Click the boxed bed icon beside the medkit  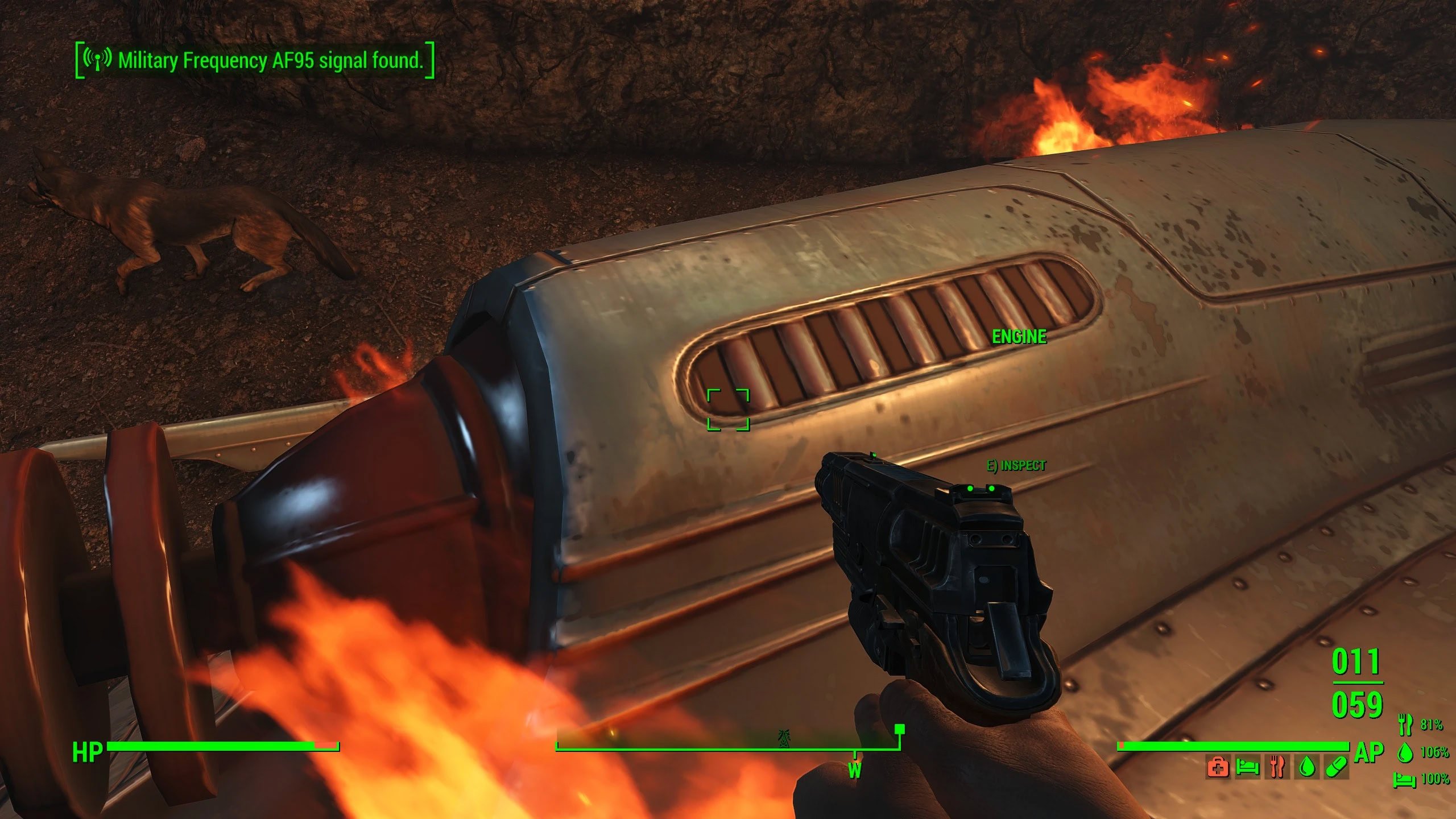pyautogui.click(x=1247, y=768)
